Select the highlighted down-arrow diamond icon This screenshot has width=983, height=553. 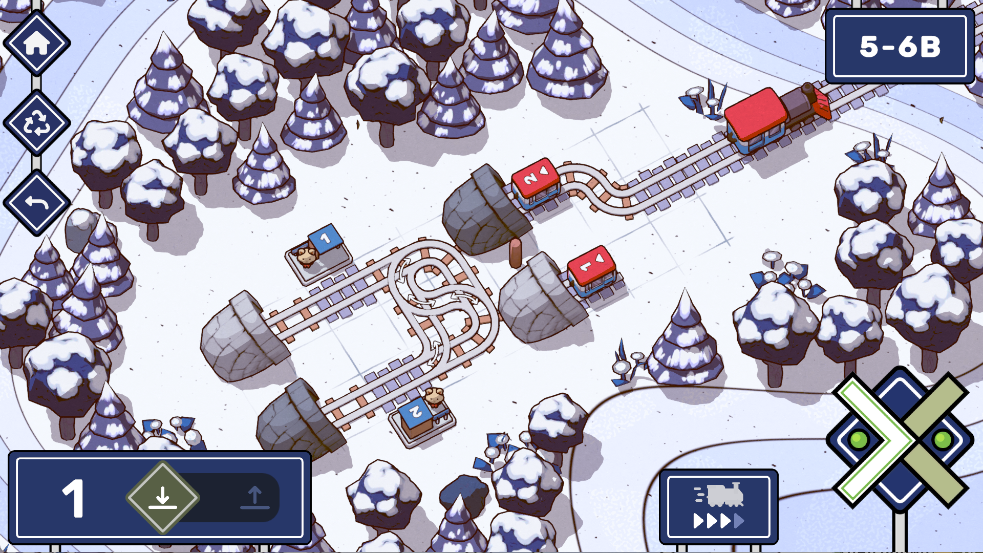163,497
